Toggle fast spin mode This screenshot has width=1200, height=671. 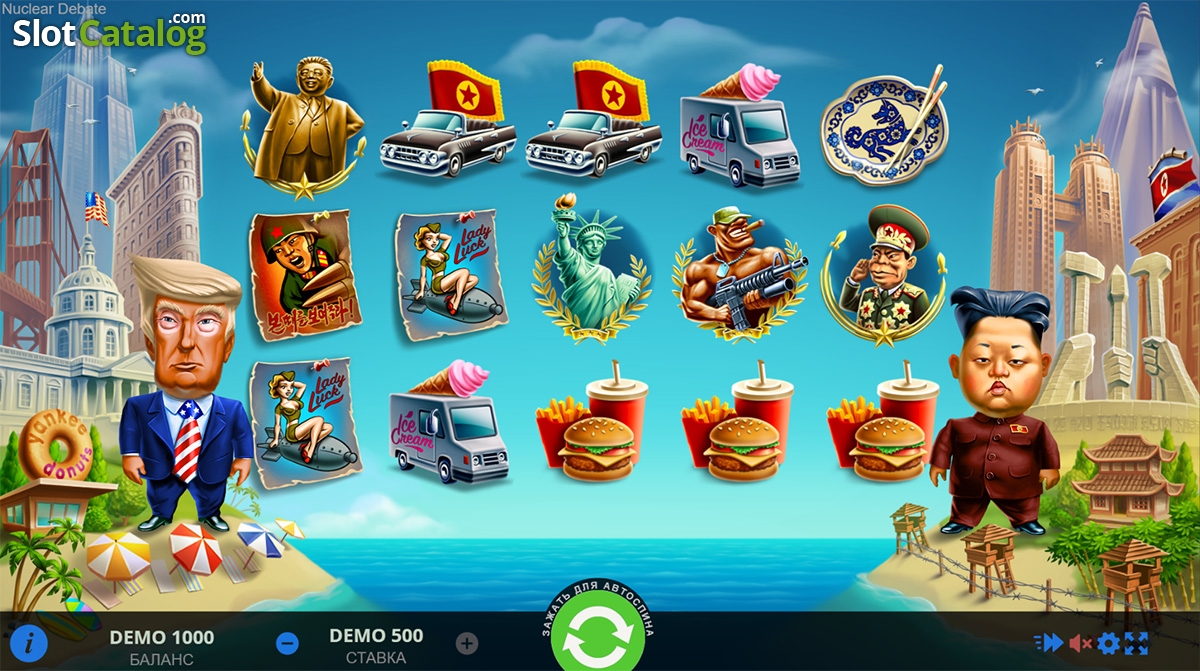1049,643
